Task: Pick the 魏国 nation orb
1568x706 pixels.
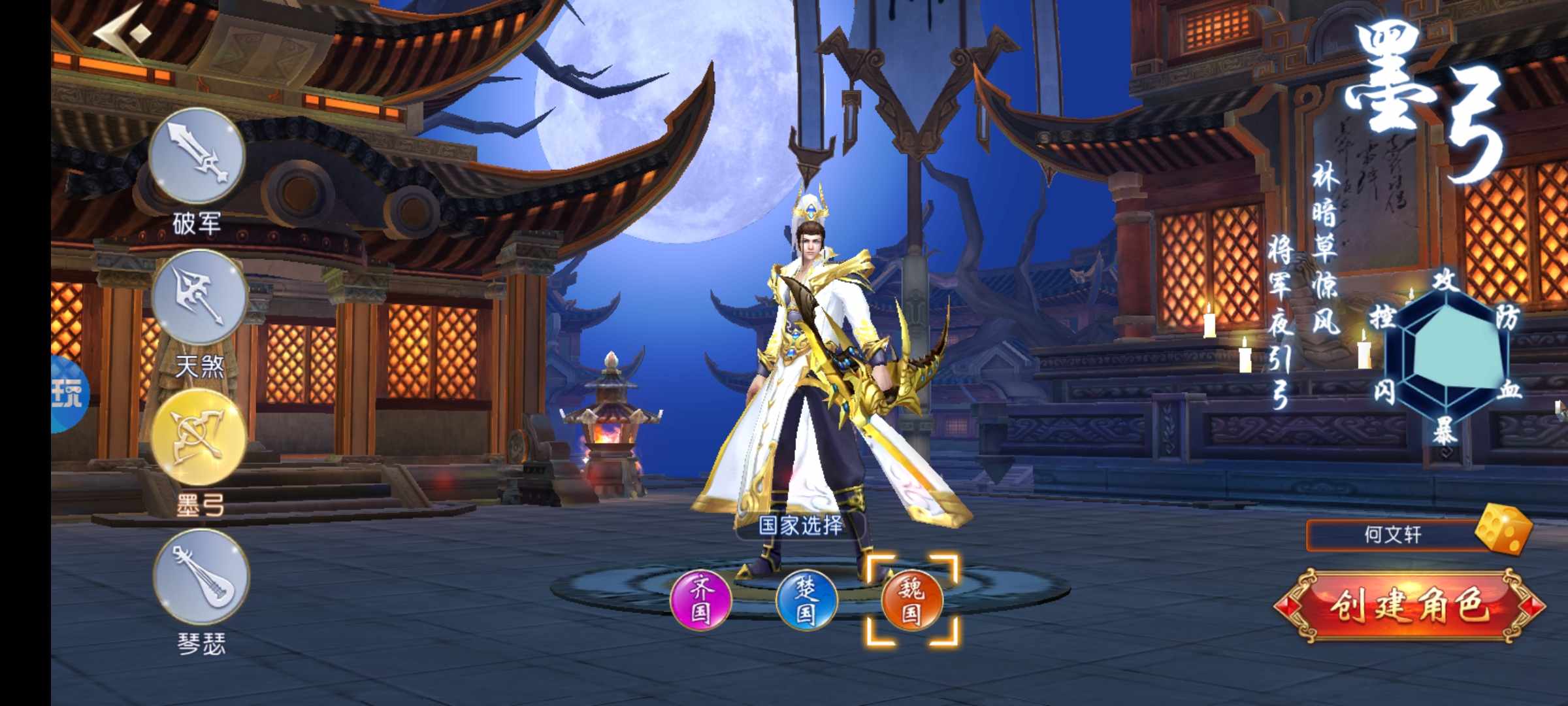Action: (x=912, y=600)
